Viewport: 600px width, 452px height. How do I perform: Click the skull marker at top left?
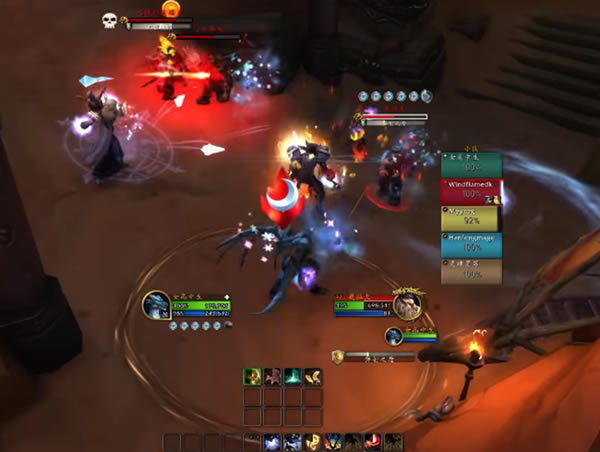point(109,20)
